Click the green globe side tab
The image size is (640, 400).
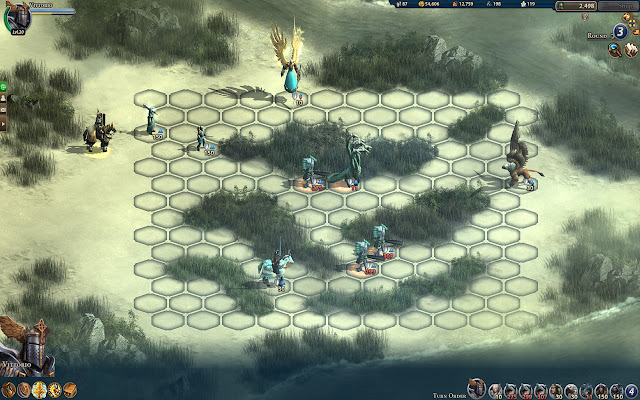tap(4, 86)
